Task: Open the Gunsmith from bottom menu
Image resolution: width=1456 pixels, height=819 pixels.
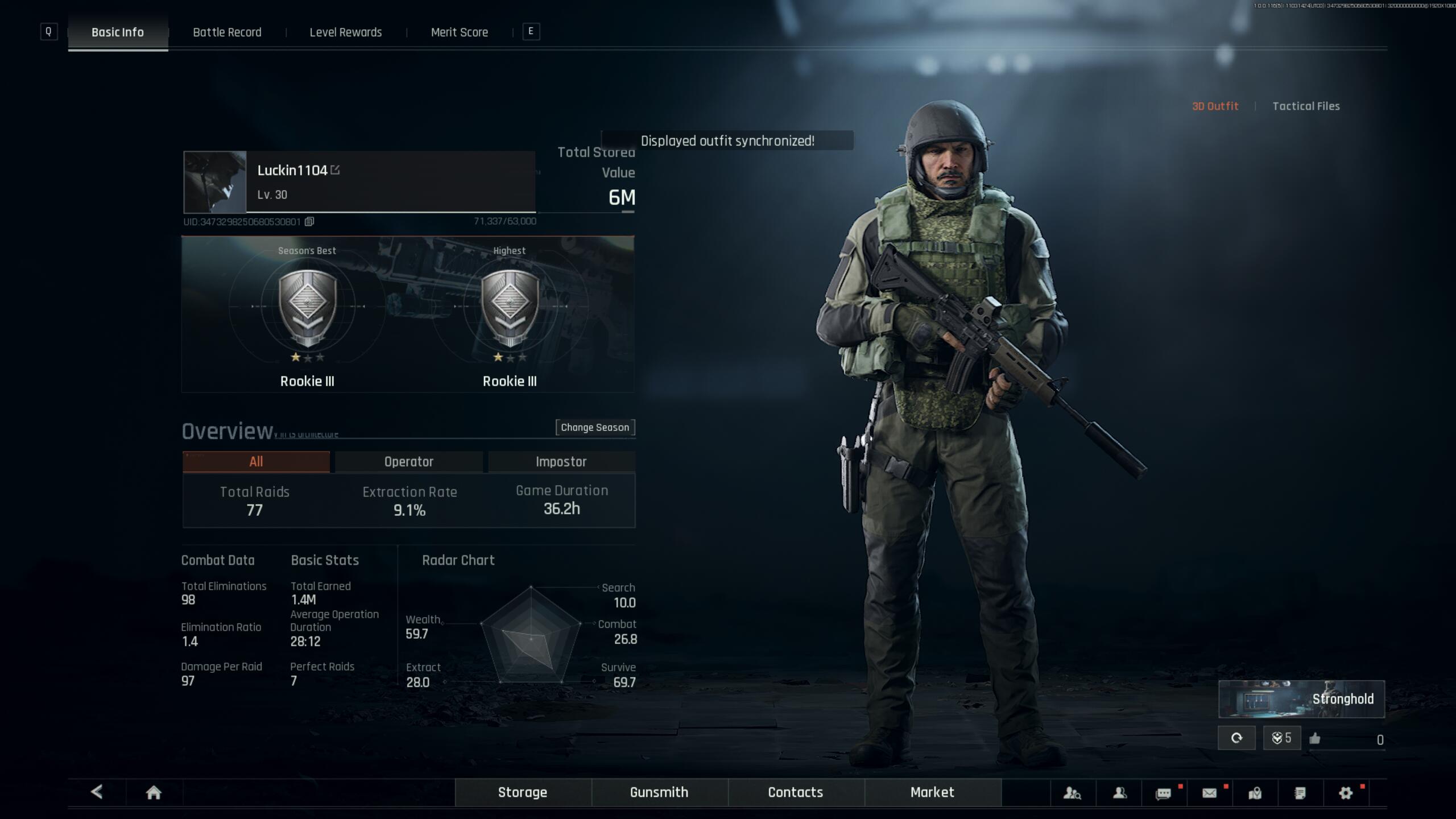Action: (x=659, y=792)
